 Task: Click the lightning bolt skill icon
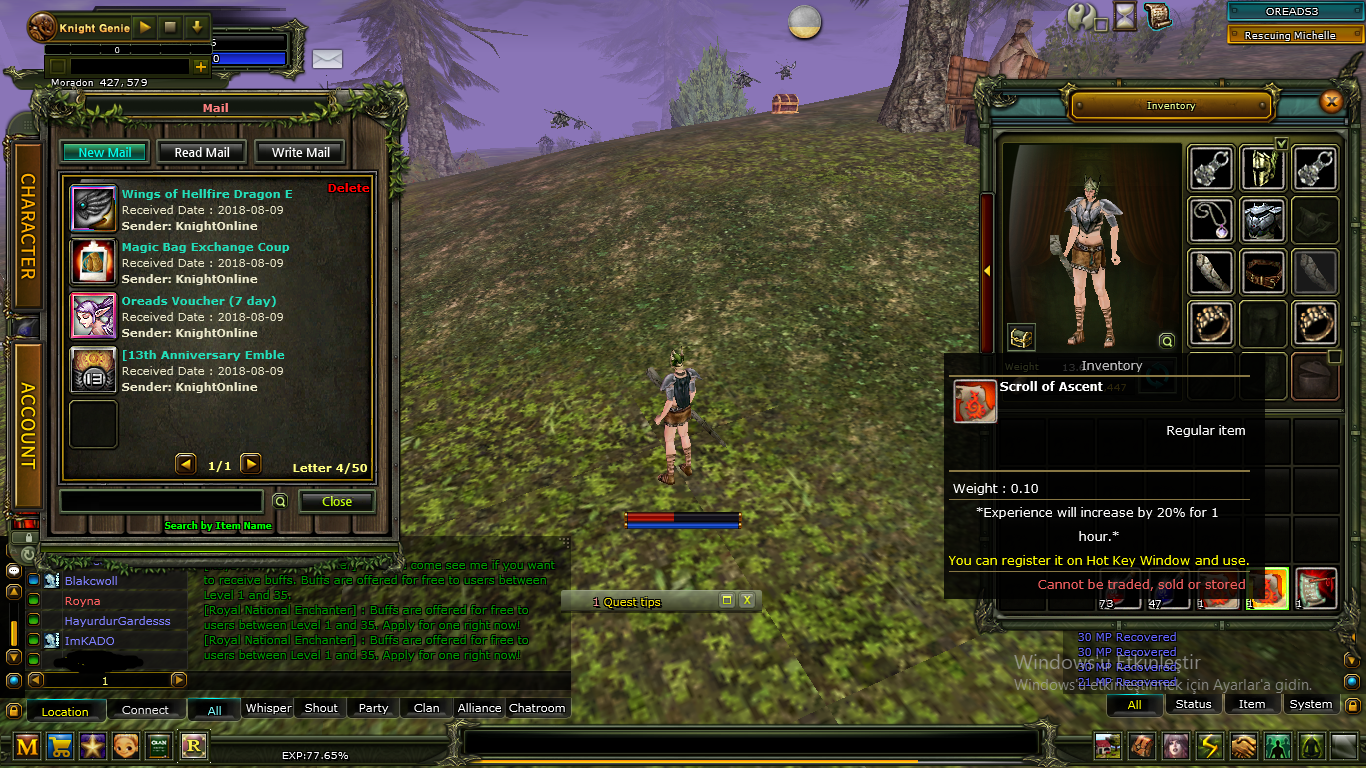1208,747
